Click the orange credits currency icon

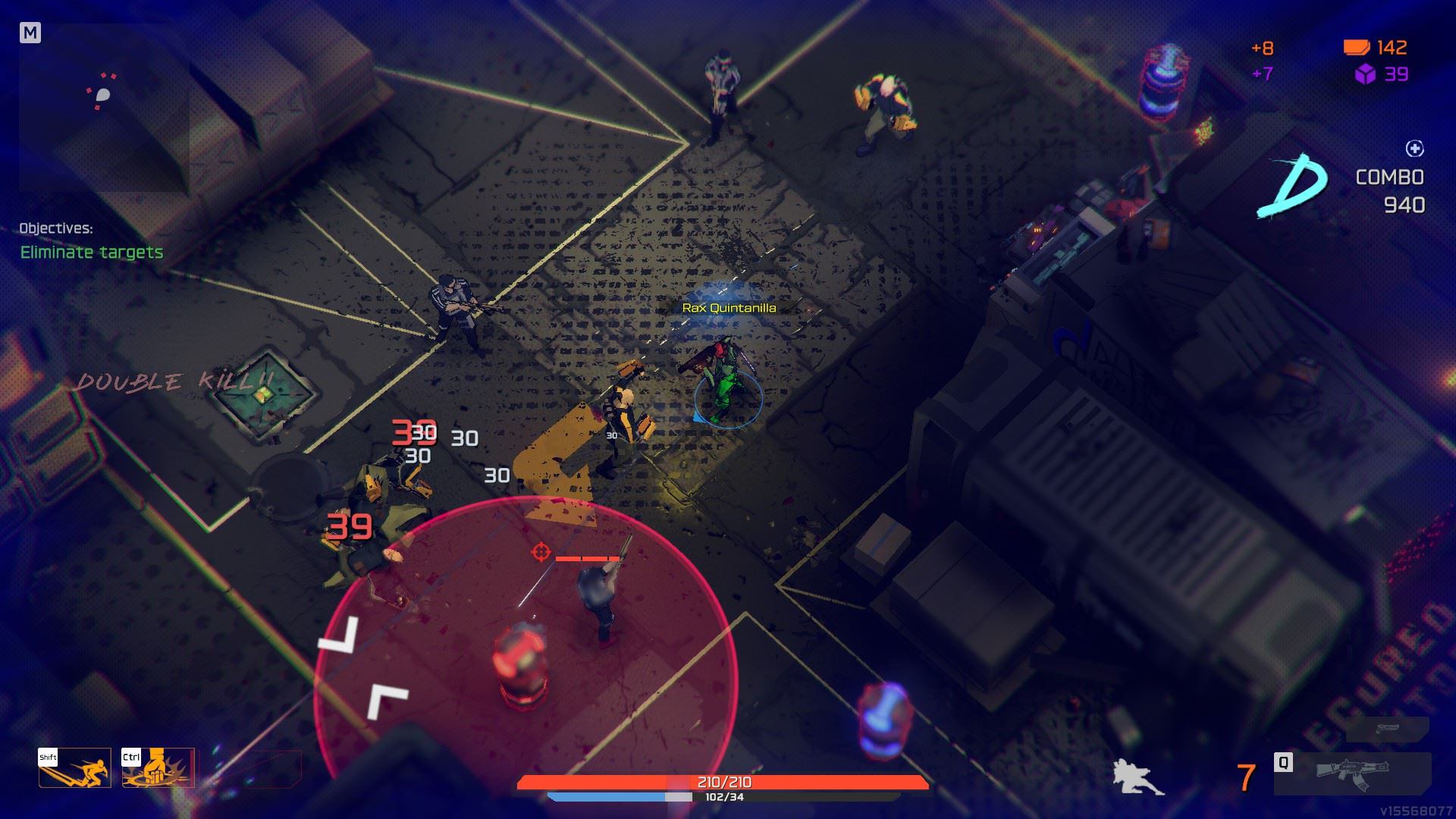1356,48
